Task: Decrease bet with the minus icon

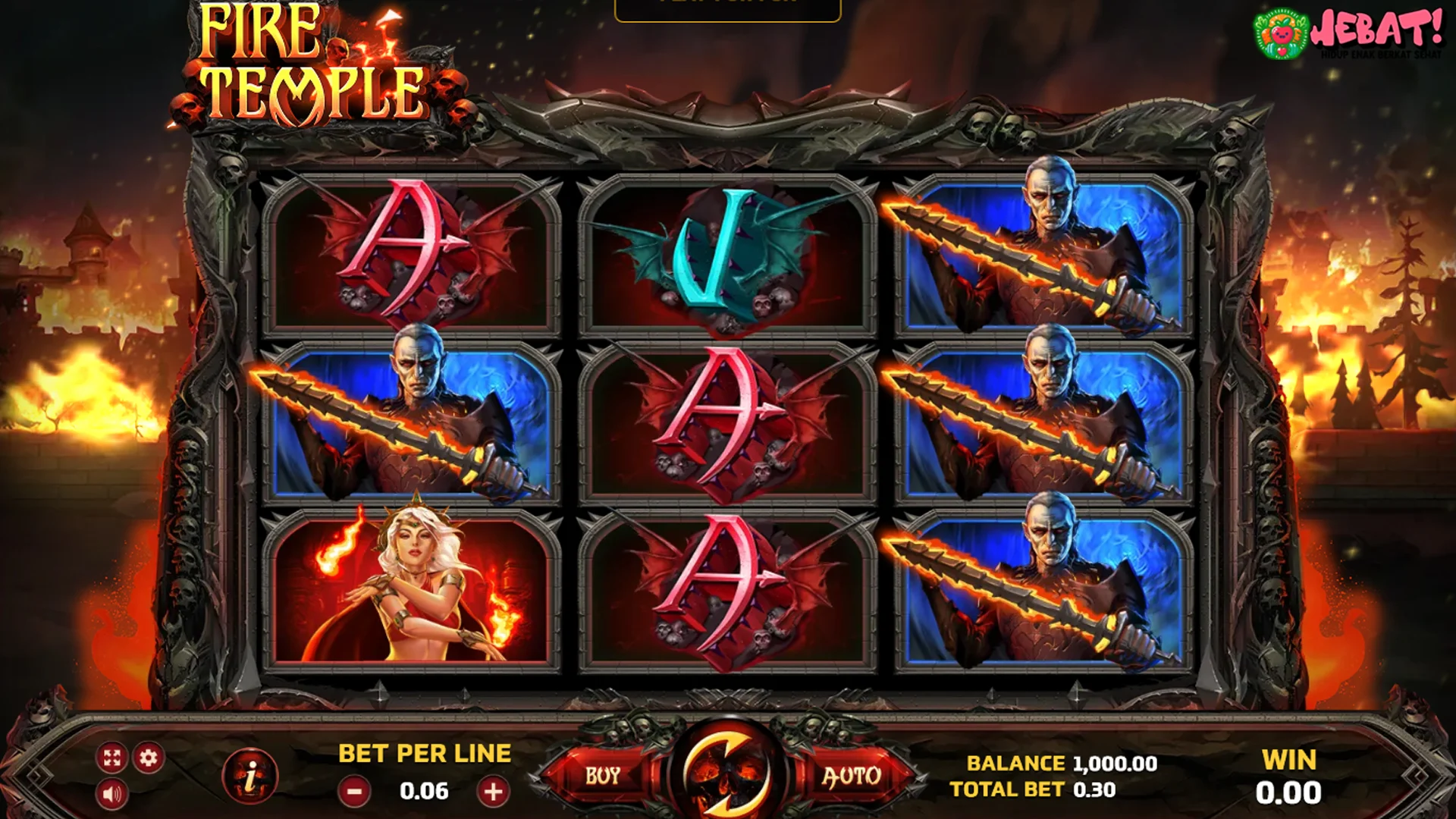Action: pyautogui.click(x=354, y=791)
